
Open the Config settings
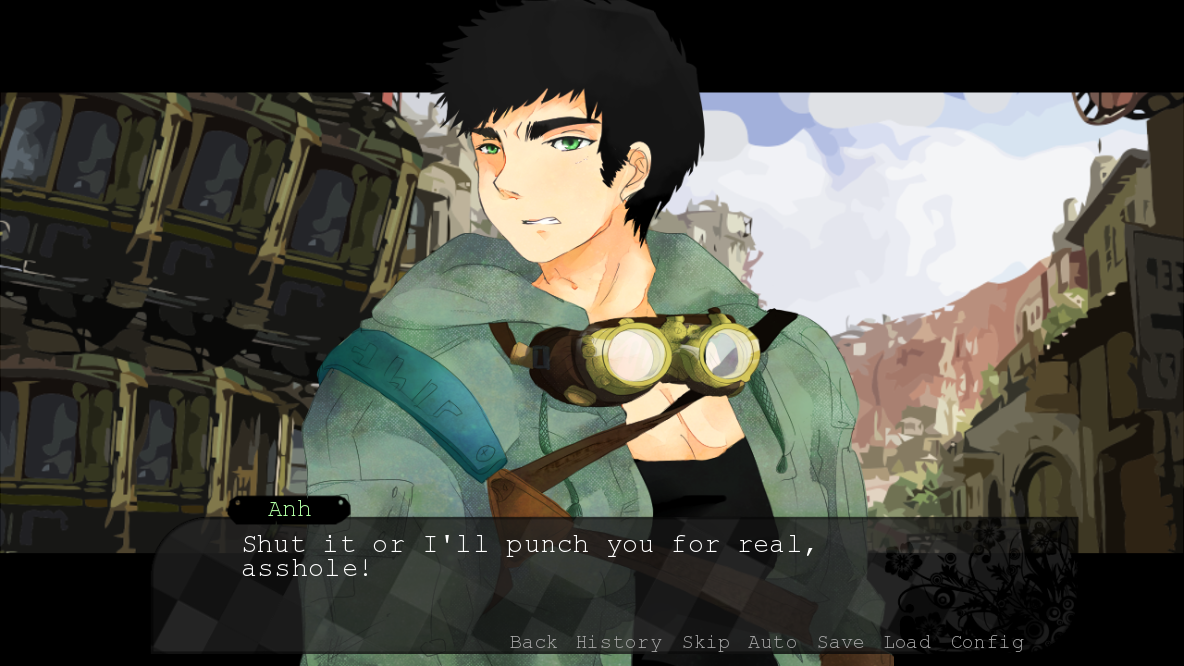987,642
